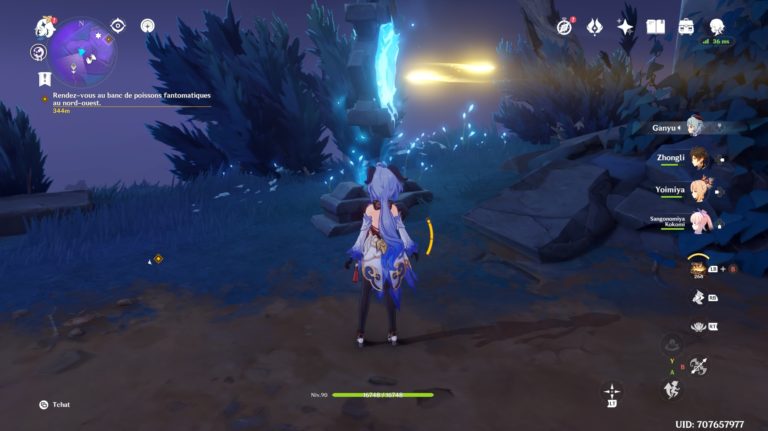Open the Paimon menu

(x=44, y=27)
